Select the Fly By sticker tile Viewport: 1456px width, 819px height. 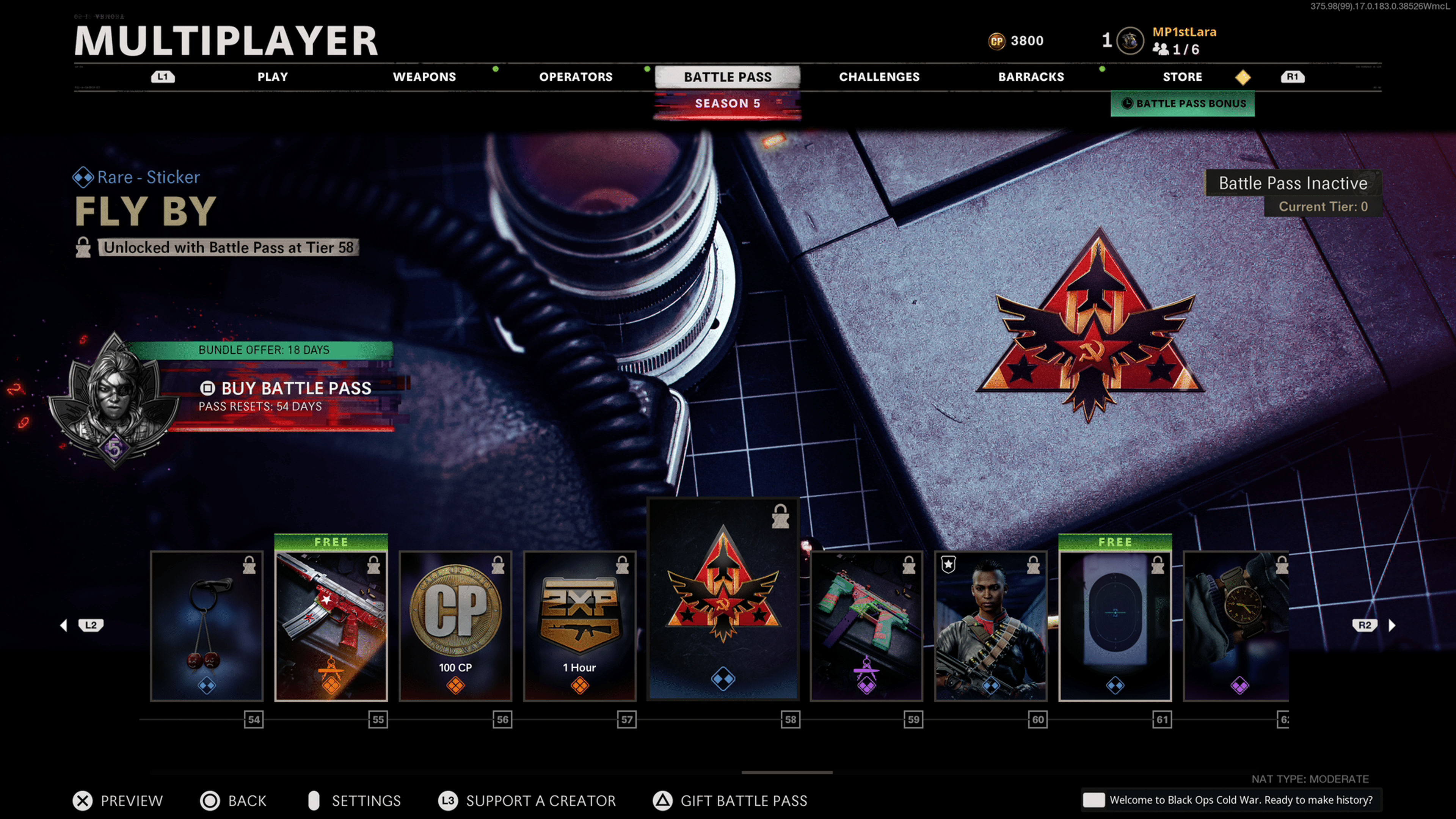(723, 599)
